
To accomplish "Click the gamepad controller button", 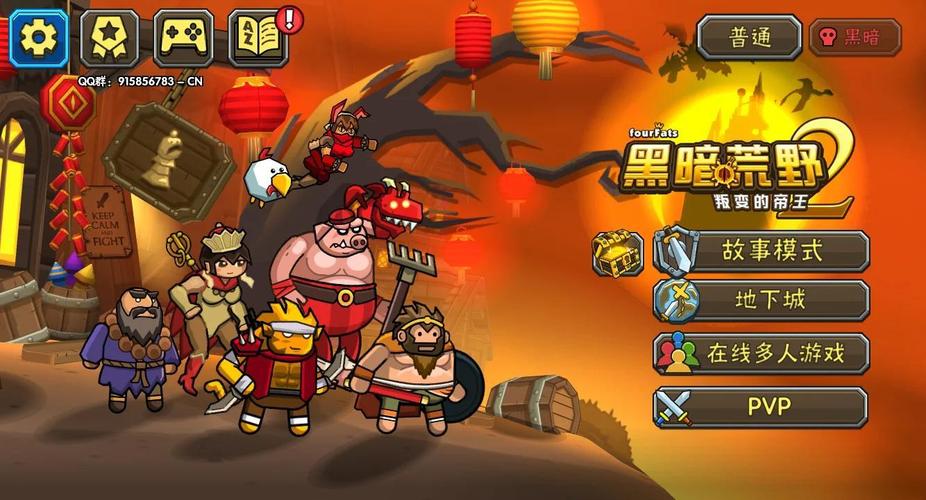I will [x=183, y=38].
